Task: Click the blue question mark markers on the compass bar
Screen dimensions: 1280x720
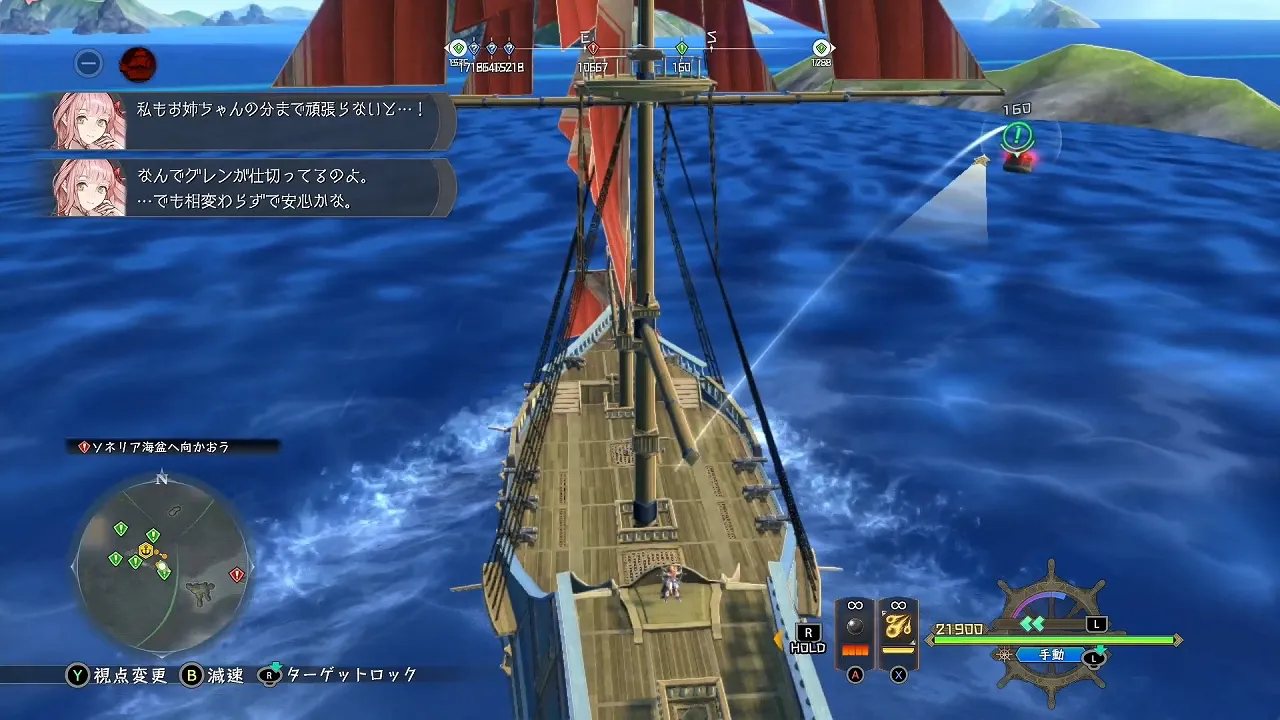Action: click(490, 47)
